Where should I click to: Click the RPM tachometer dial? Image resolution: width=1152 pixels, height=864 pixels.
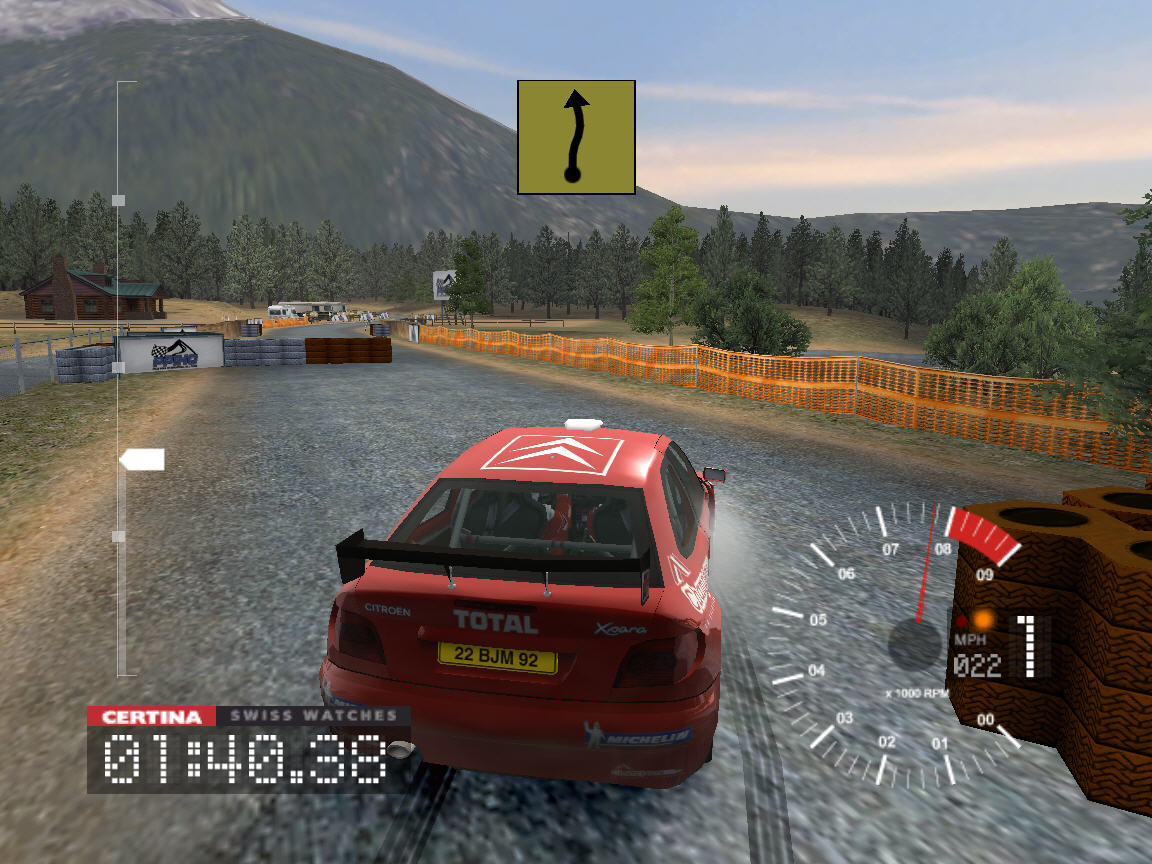tap(900, 640)
